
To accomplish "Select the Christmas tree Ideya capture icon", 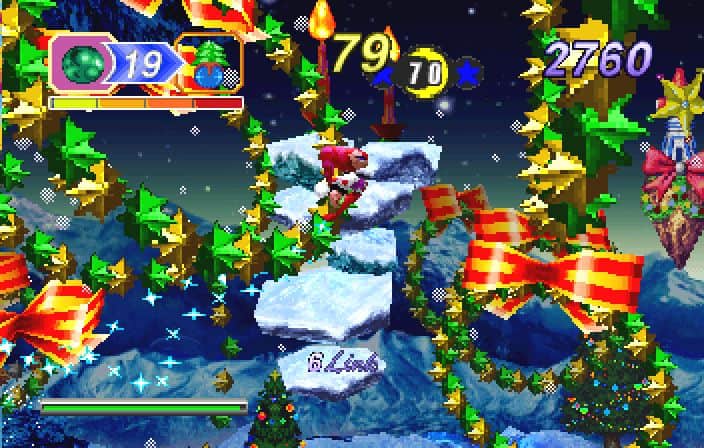I will point(210,64).
